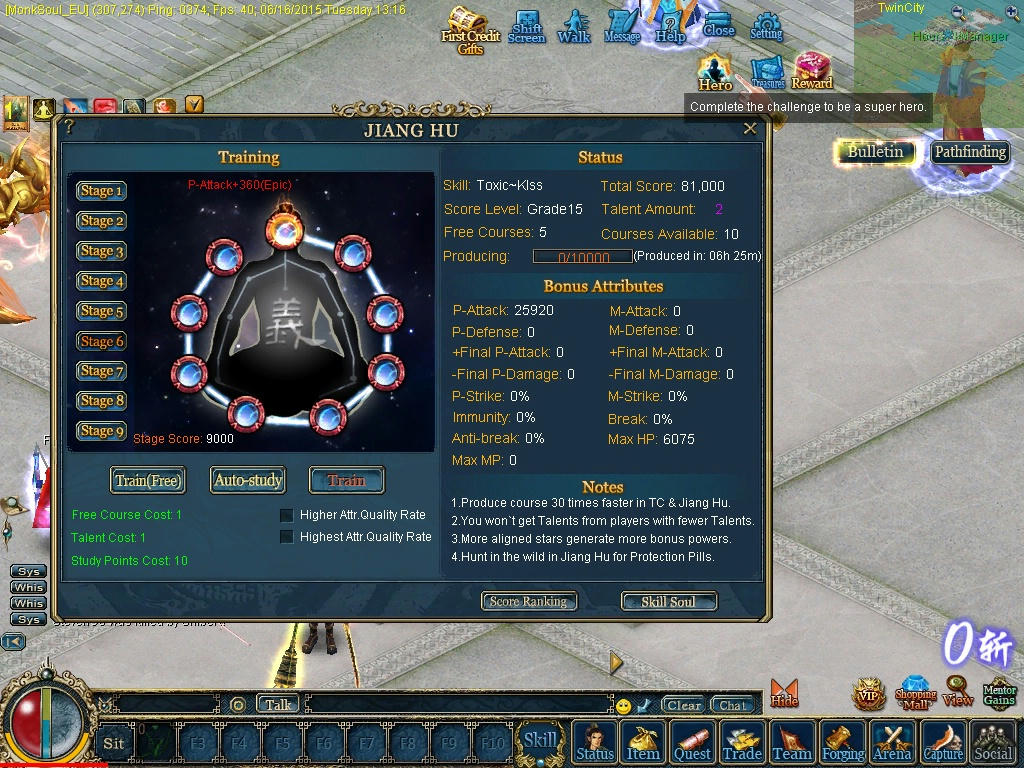Click the Train(Free) button
1024x768 pixels.
pyautogui.click(x=148, y=481)
